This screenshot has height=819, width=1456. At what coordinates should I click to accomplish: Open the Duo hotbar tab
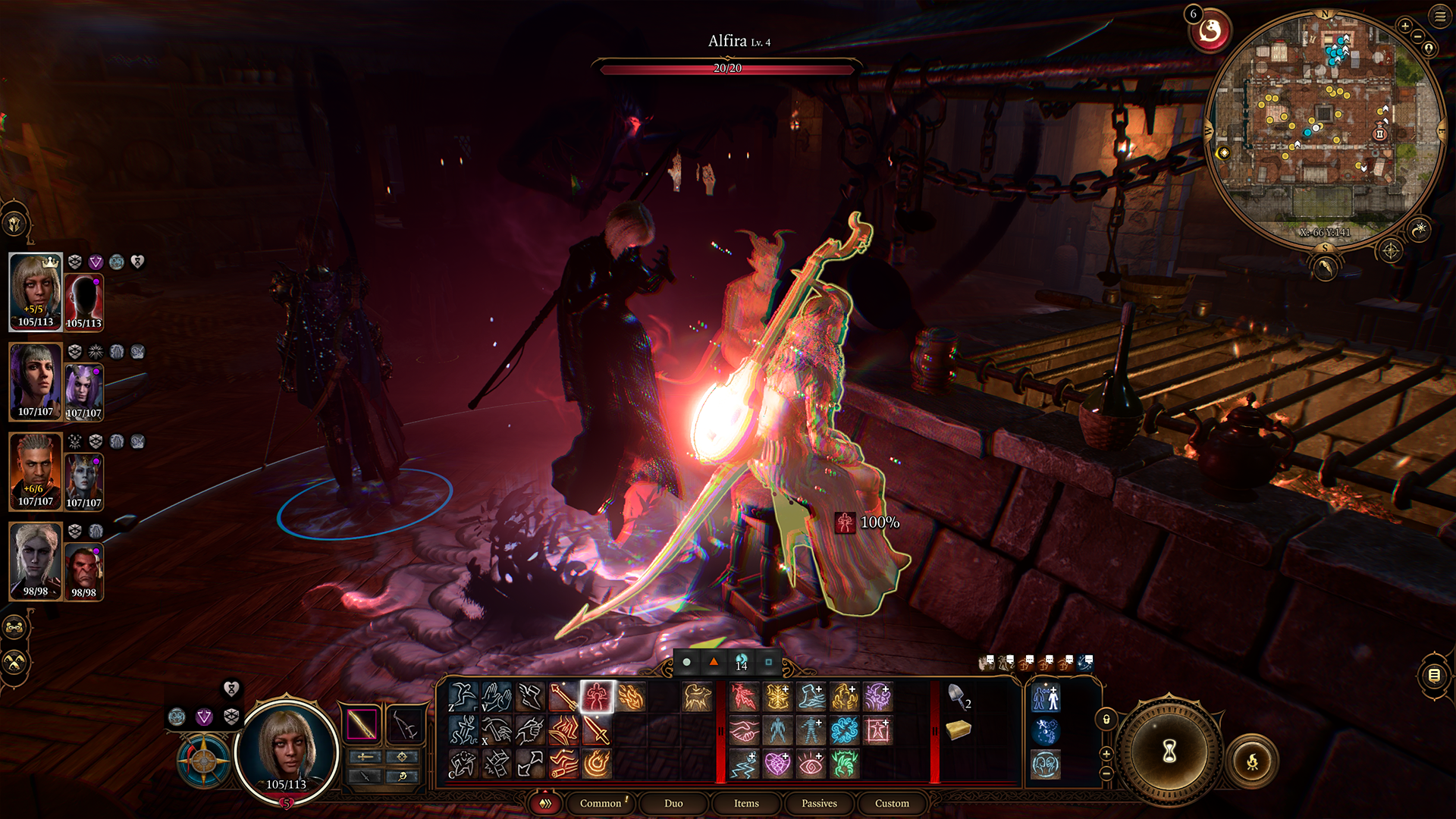(673, 803)
